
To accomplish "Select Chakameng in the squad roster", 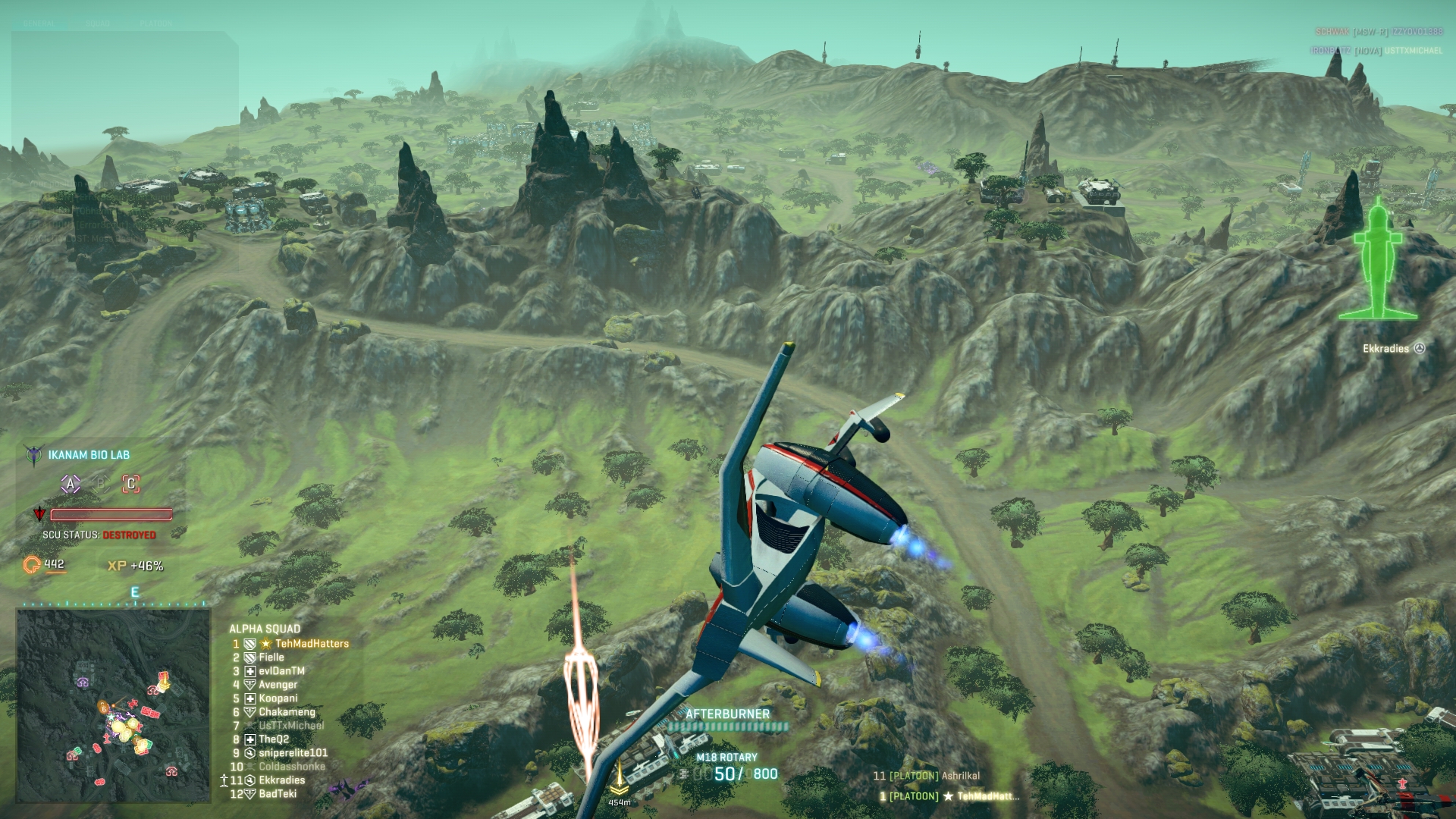I will 287,712.
